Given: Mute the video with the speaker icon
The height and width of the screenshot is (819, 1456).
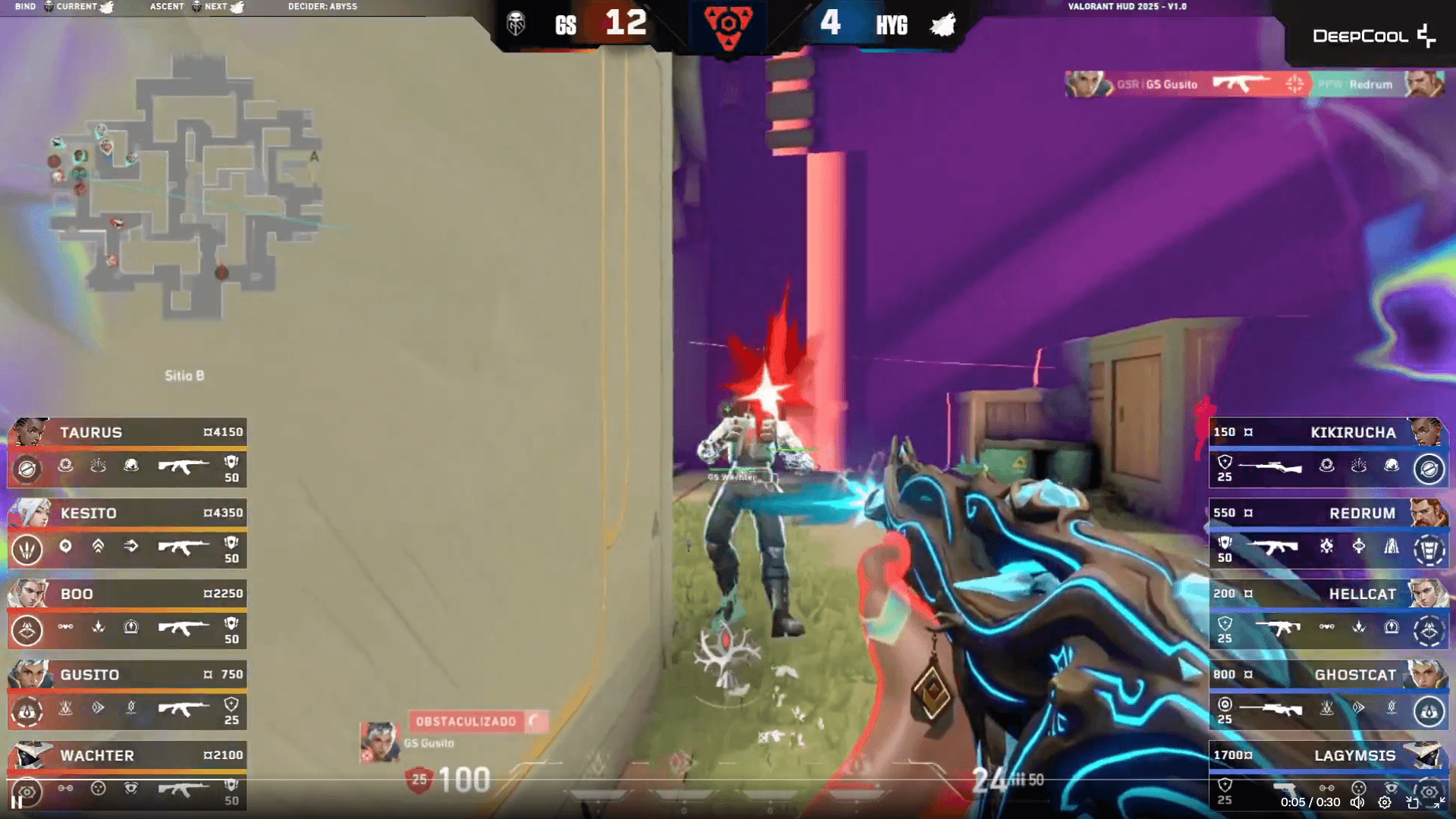Looking at the screenshot, I should [1357, 802].
